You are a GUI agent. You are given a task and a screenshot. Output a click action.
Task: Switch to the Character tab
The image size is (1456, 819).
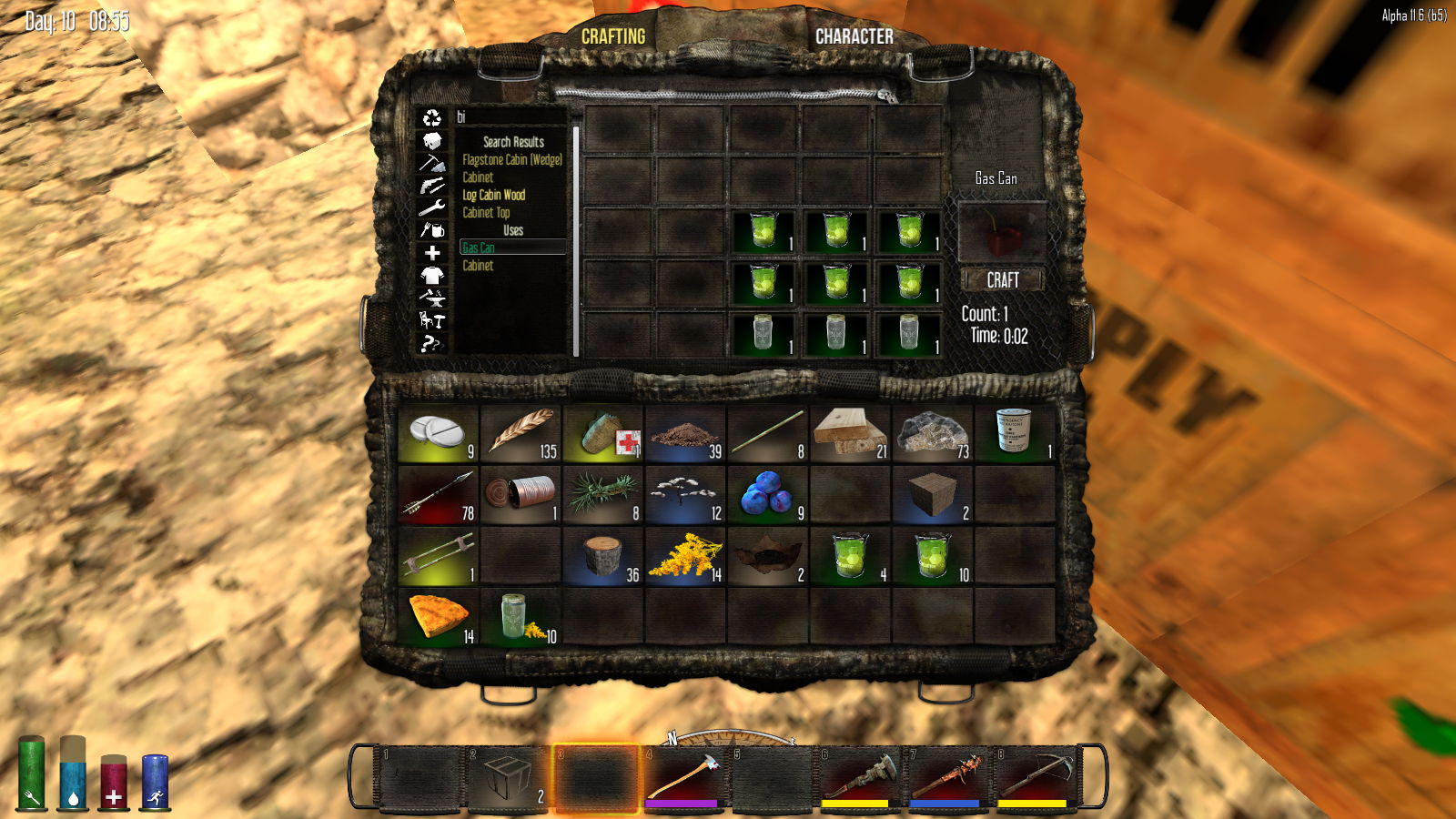pyautogui.click(x=854, y=36)
